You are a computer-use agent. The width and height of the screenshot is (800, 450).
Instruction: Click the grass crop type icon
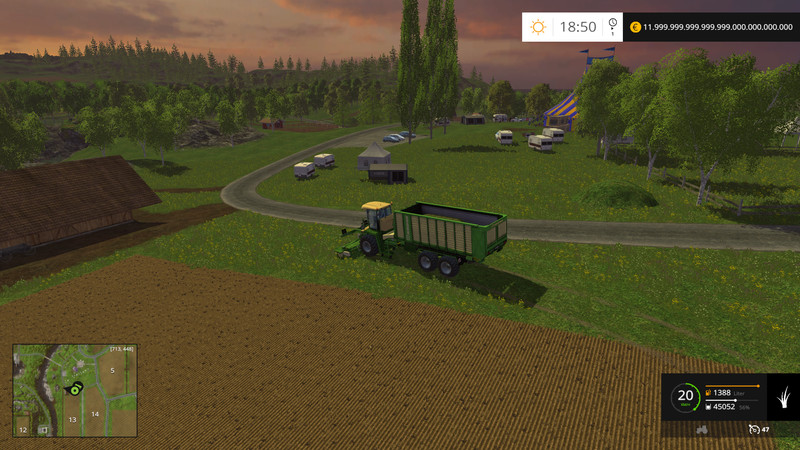pos(783,397)
